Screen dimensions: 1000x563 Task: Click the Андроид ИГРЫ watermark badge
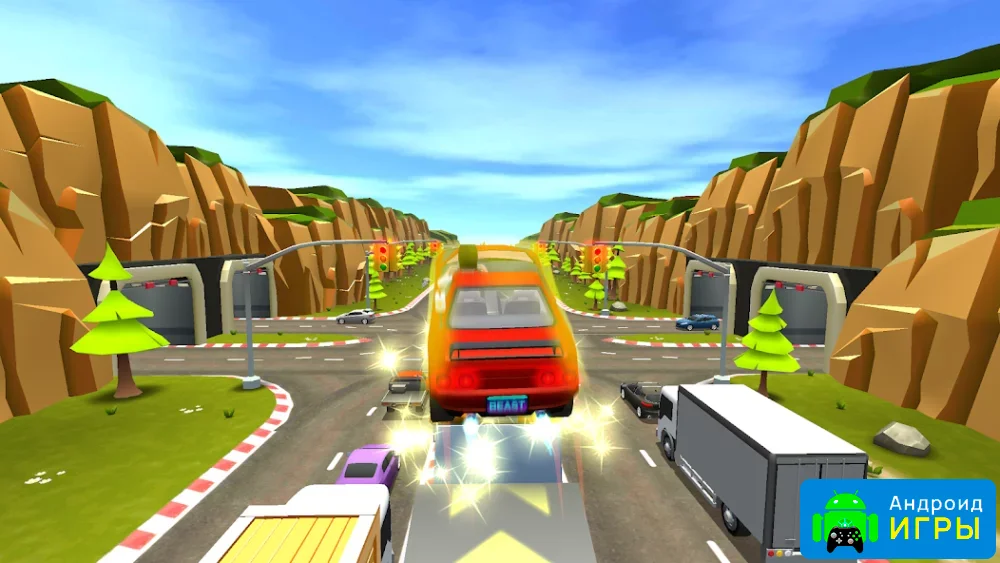[x=897, y=518]
